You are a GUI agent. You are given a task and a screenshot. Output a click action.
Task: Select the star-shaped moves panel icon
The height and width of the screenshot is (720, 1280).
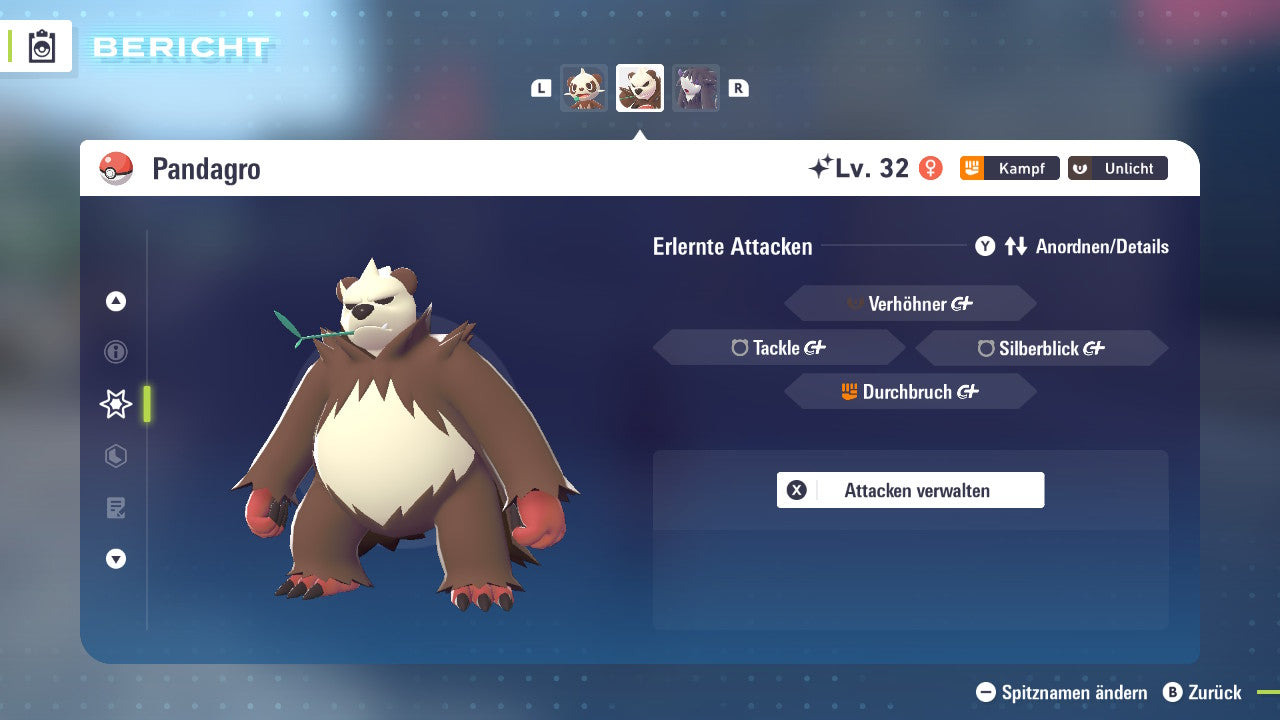(x=115, y=404)
